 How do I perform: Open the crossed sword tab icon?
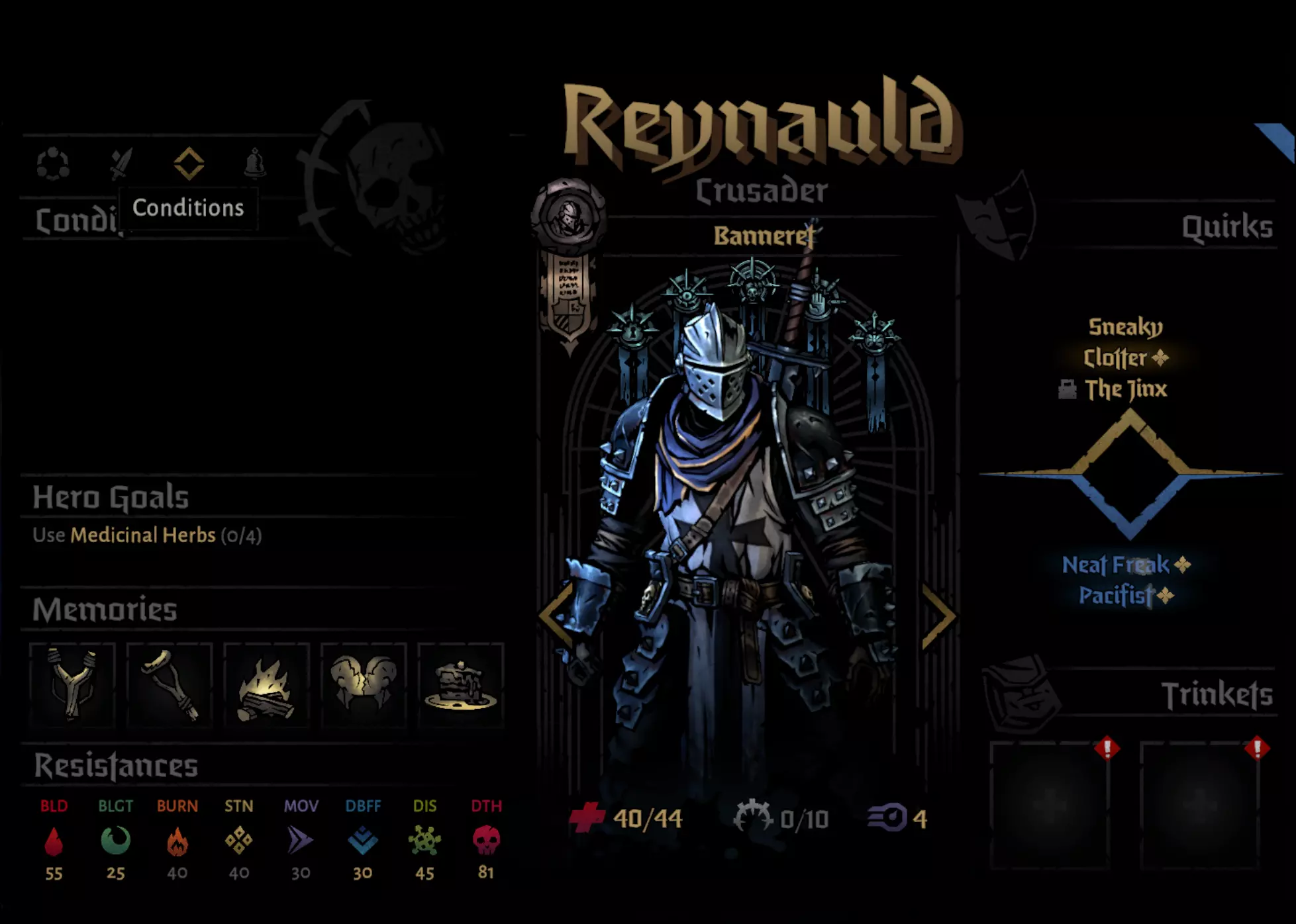(121, 163)
